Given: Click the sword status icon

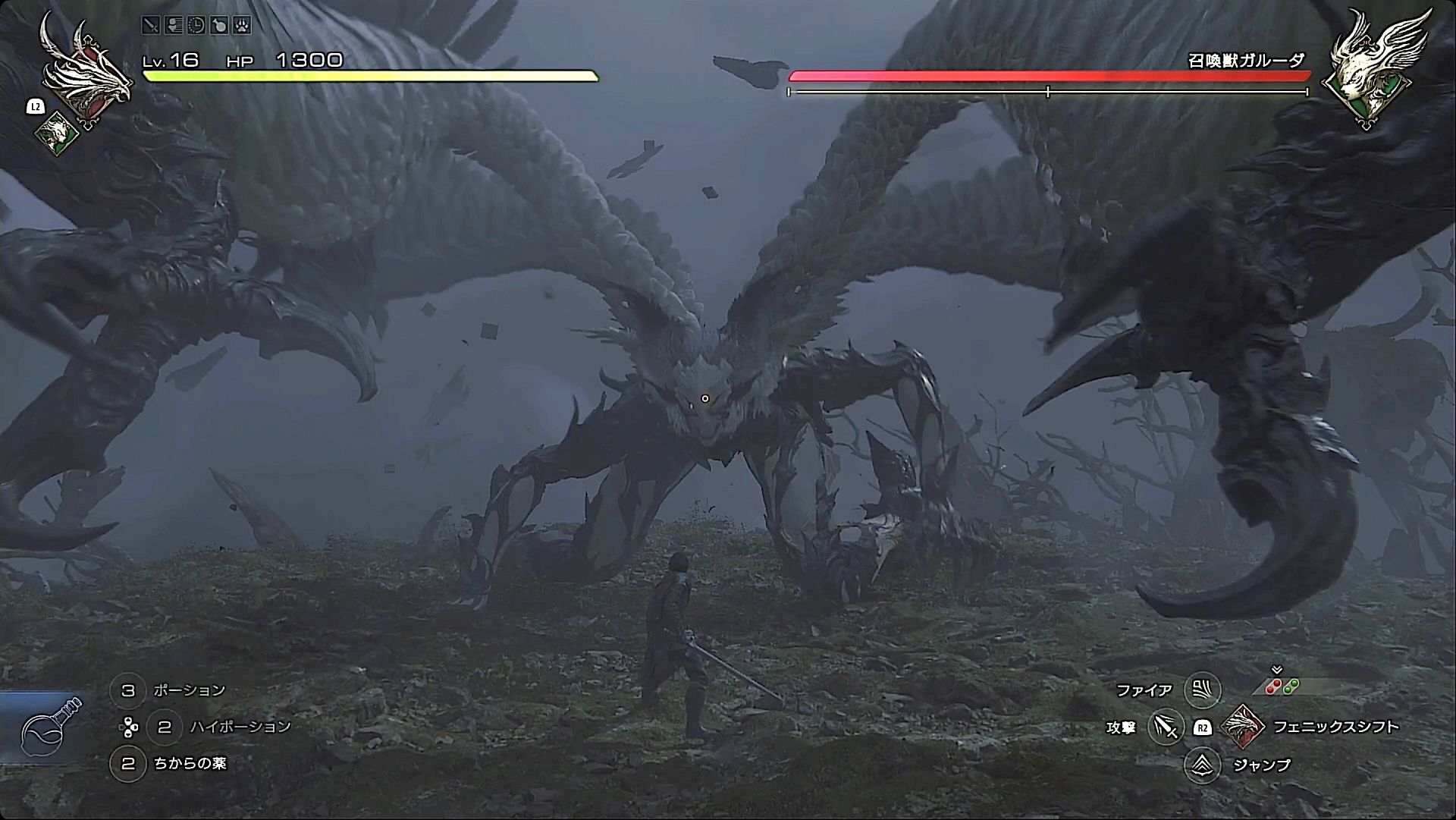Looking at the screenshot, I should point(151,25).
